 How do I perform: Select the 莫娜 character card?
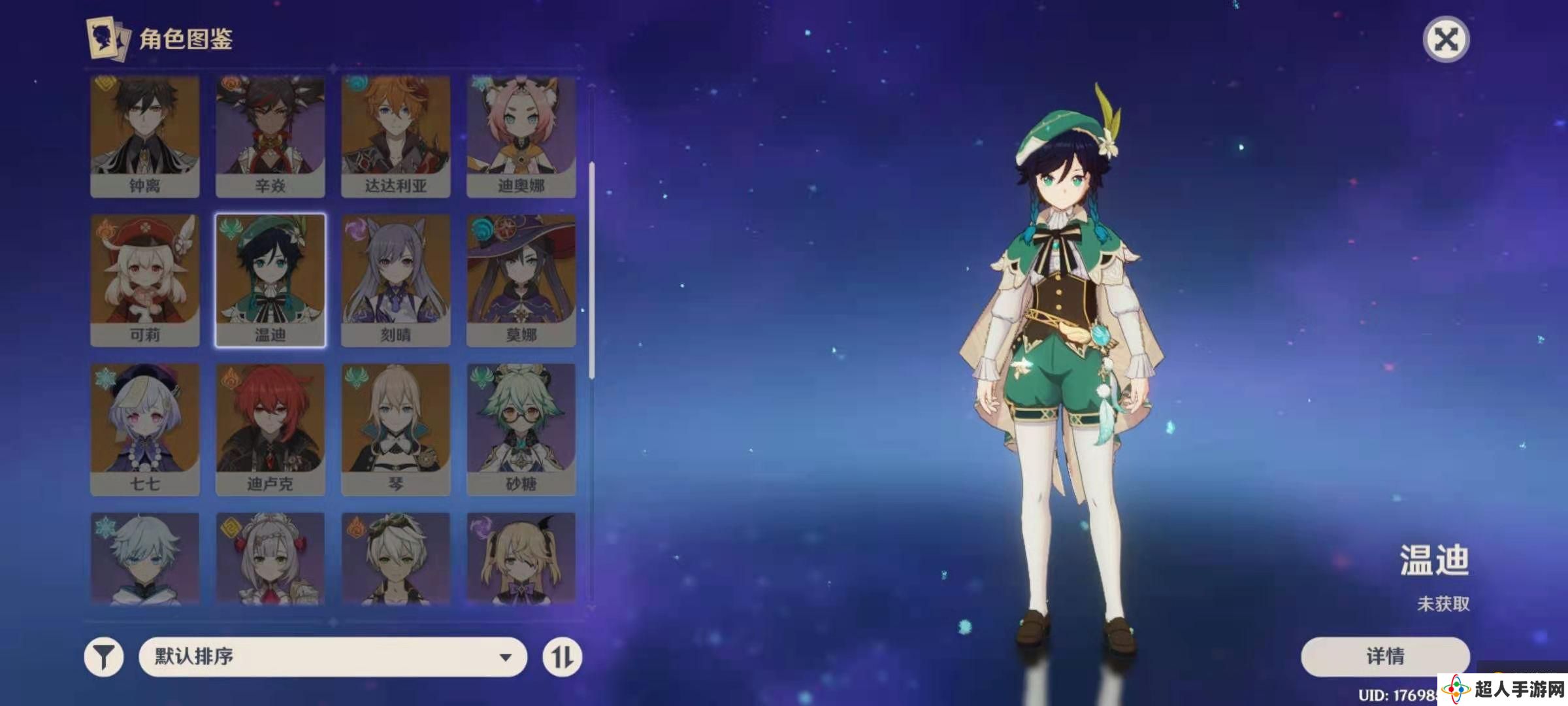pos(521,280)
